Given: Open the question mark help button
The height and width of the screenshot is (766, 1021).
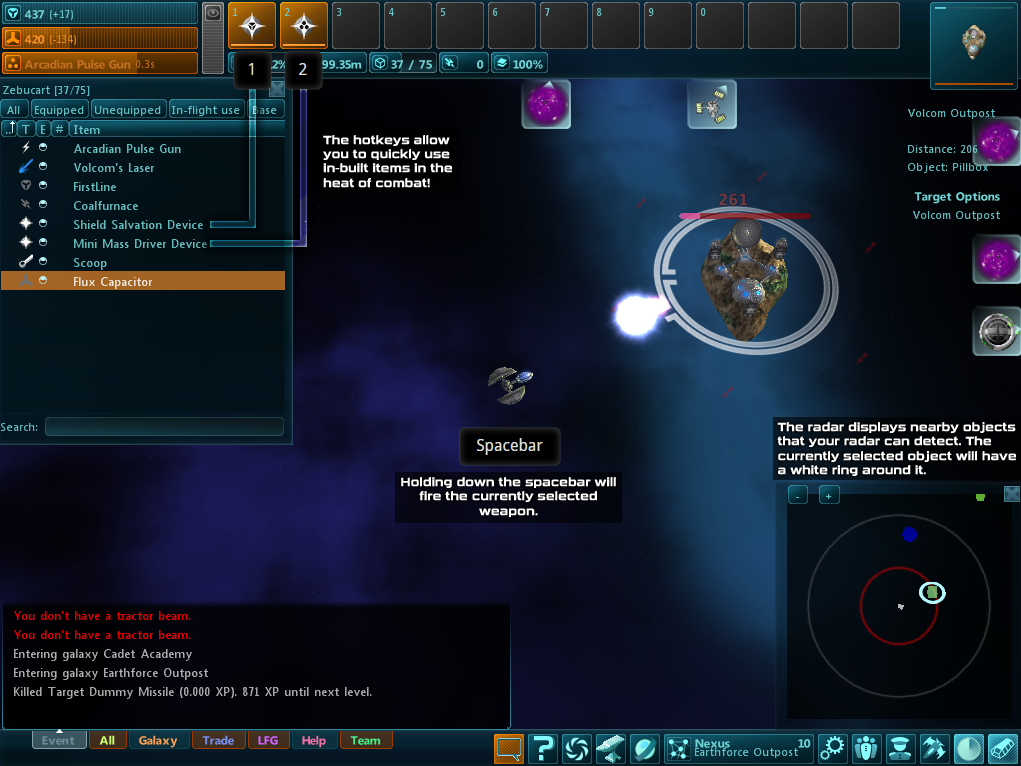Looking at the screenshot, I should click(x=542, y=748).
